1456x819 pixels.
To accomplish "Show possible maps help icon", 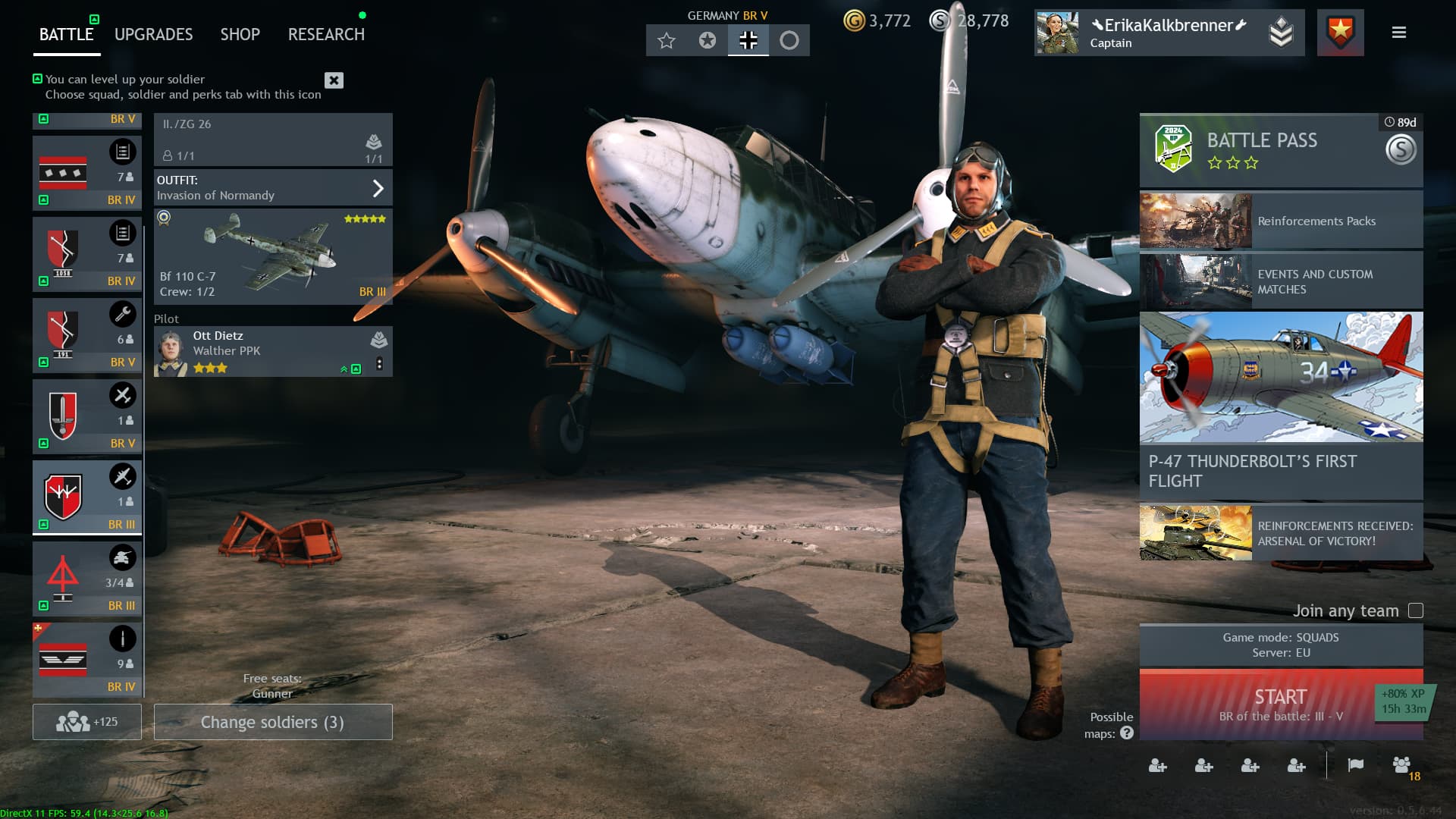I will (1127, 733).
